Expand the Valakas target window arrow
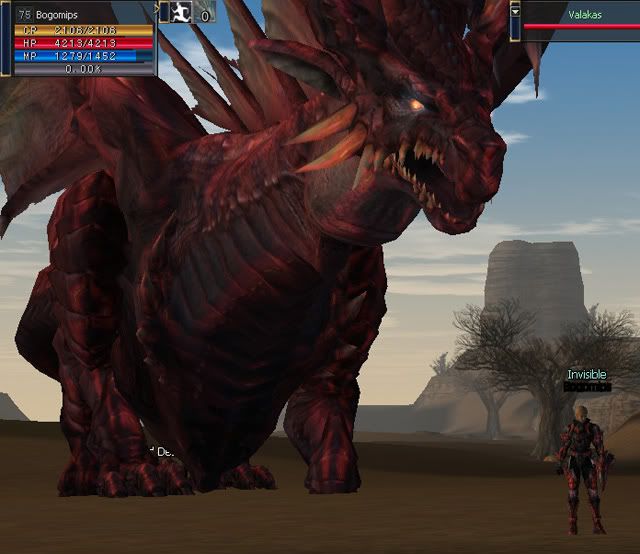 pos(515,9)
